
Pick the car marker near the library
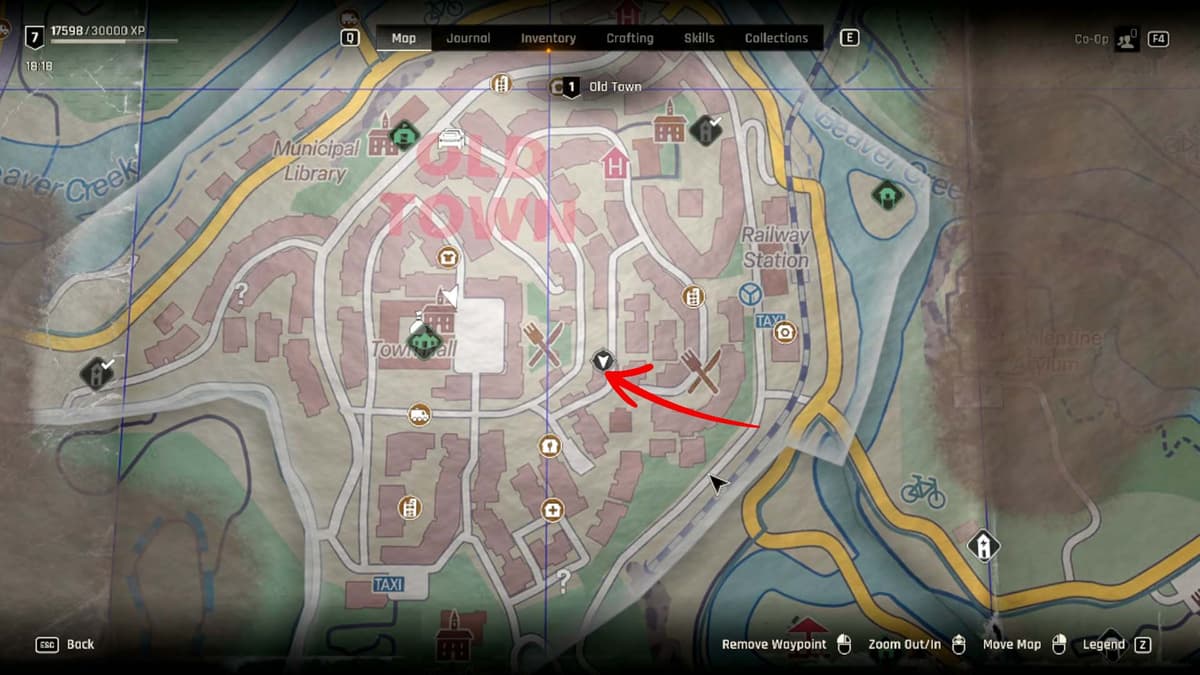coord(451,138)
